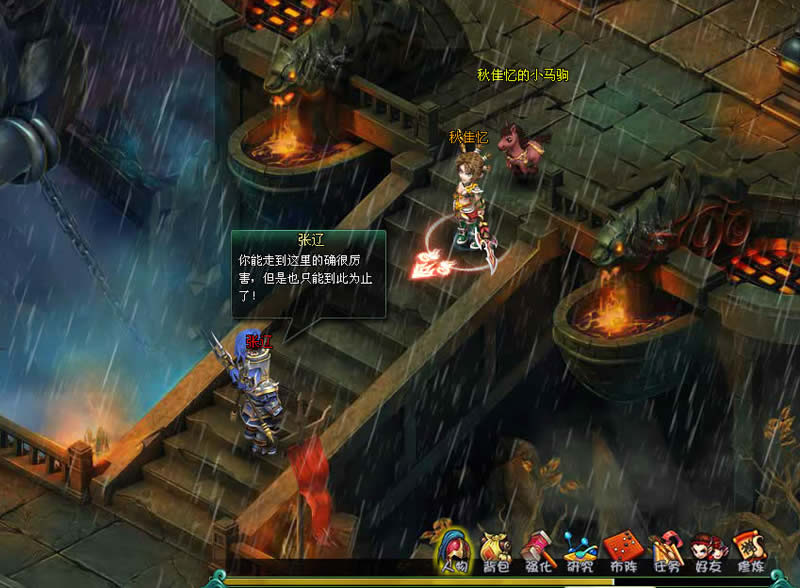Open the 研究 research menu
The image size is (800, 588).
(580, 551)
